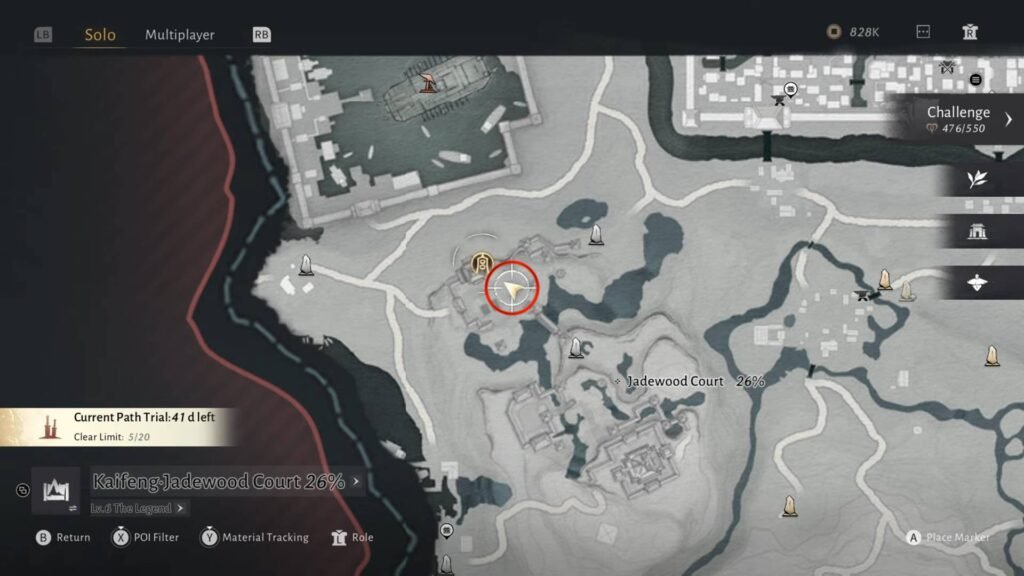1024x576 pixels.
Task: Select the red ship marker in the harbor
Action: tap(430, 83)
